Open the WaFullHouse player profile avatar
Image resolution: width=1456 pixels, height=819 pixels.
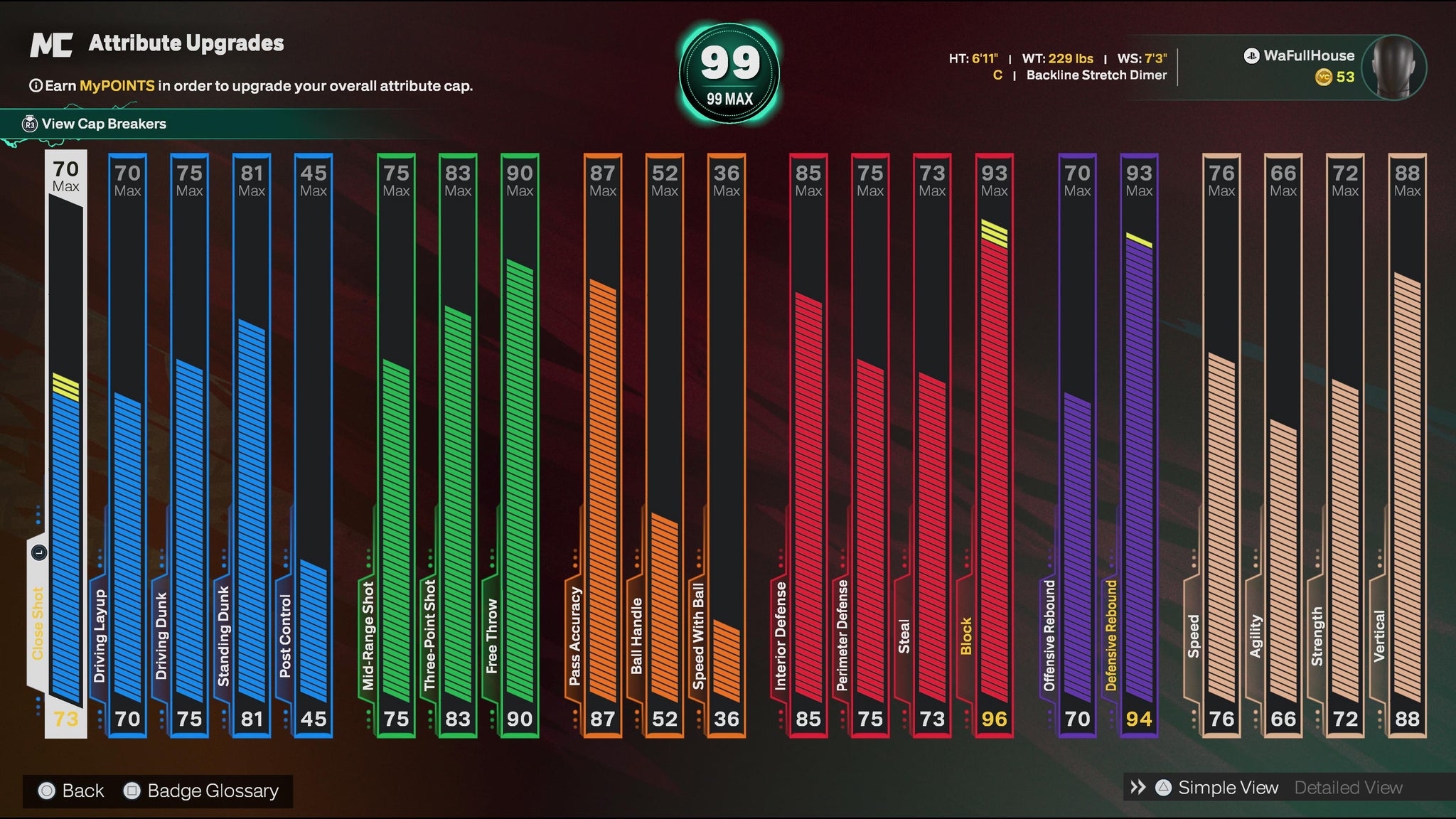(x=1396, y=67)
